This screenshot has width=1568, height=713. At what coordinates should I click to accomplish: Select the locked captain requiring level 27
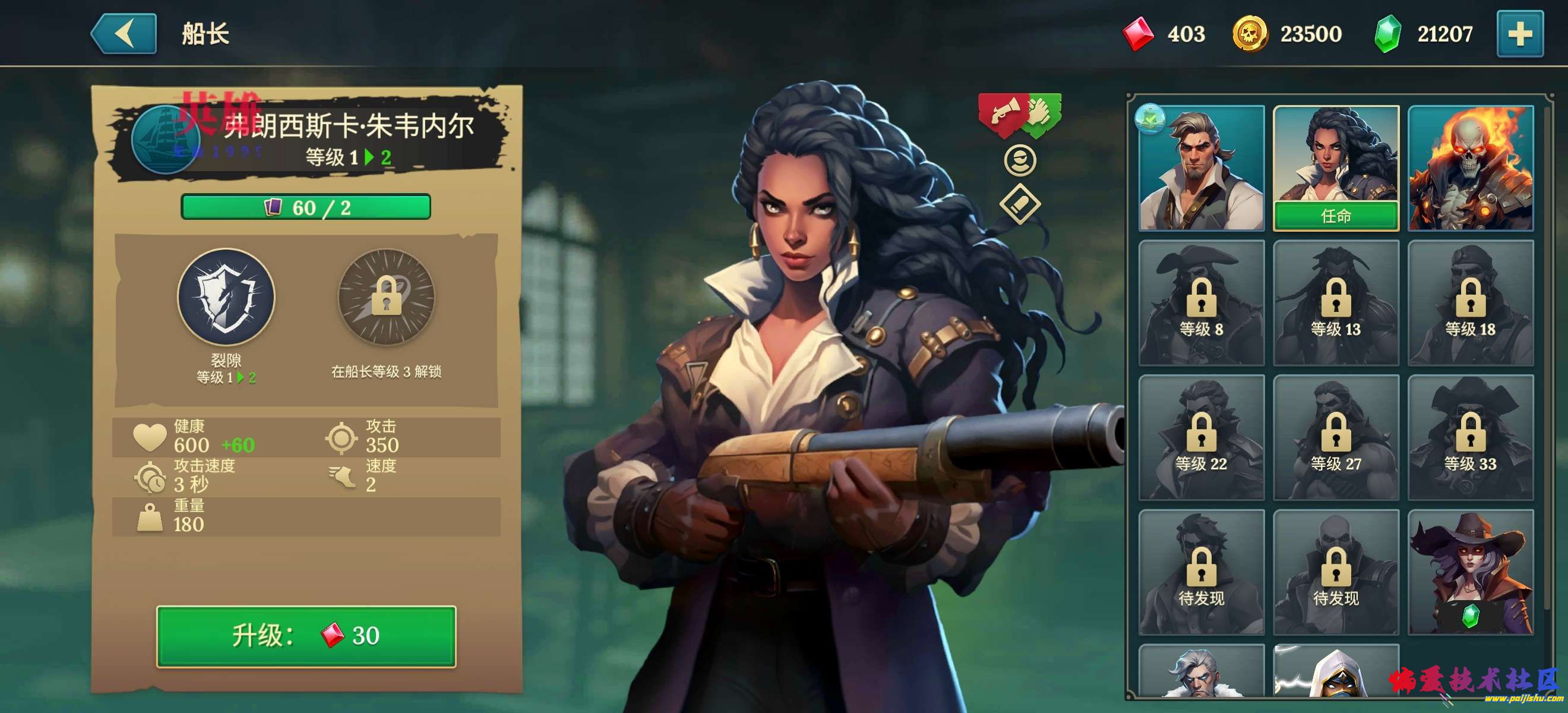click(1336, 437)
